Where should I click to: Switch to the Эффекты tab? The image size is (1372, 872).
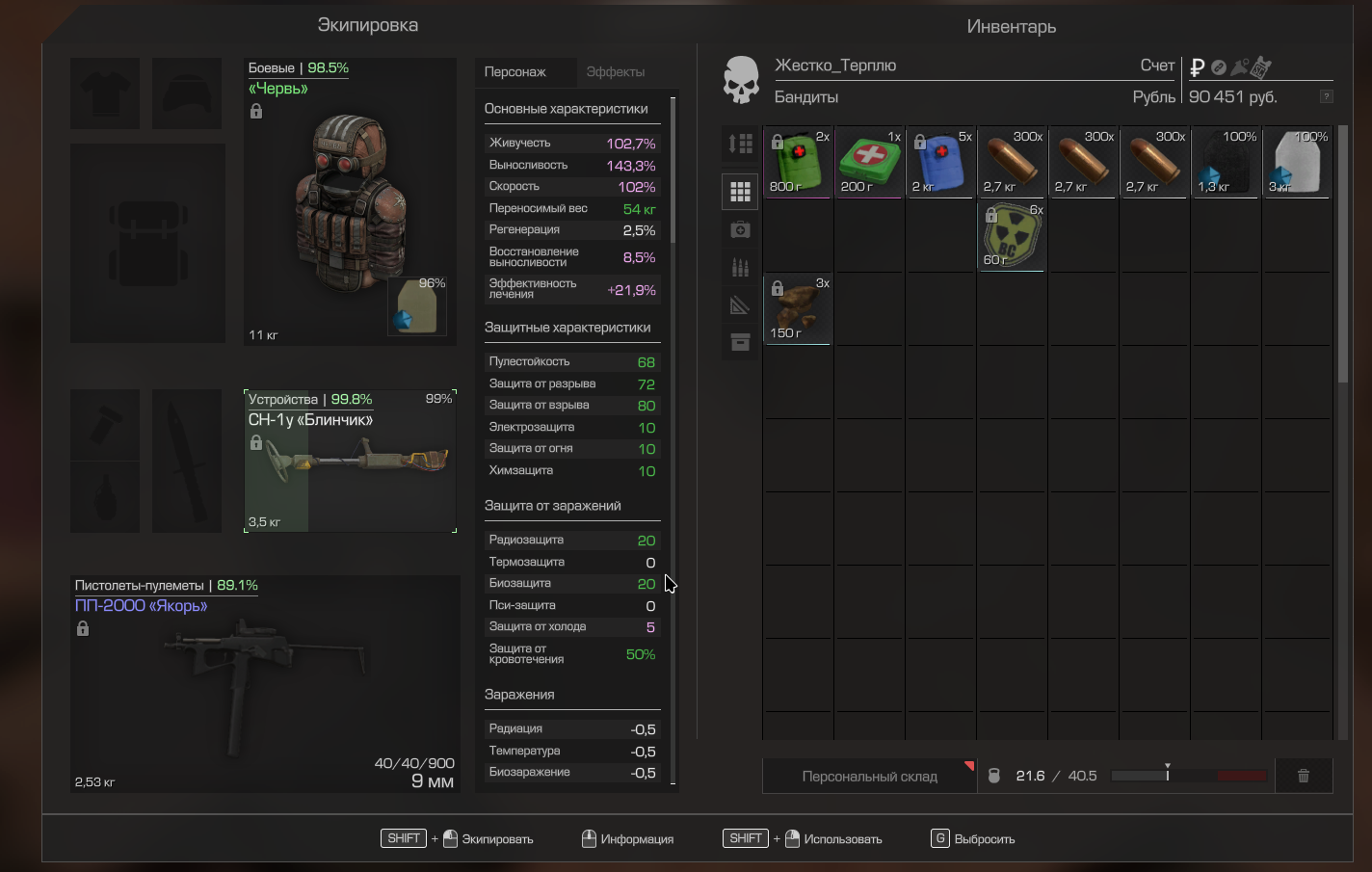[x=615, y=72]
